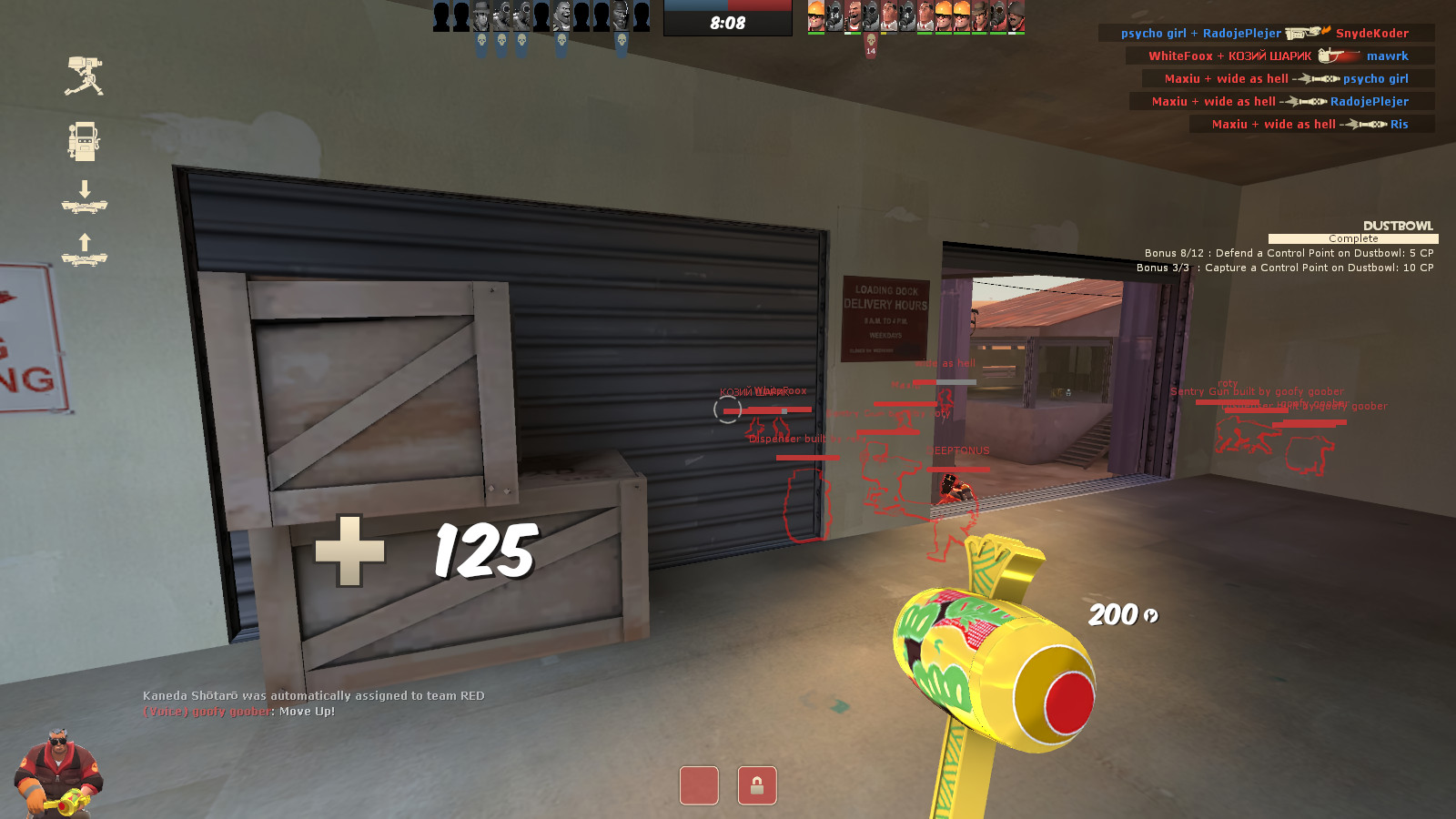The width and height of the screenshot is (1456, 819).
Task: Expand the DUSTBOWL contracts panel
Action: pos(1398,226)
